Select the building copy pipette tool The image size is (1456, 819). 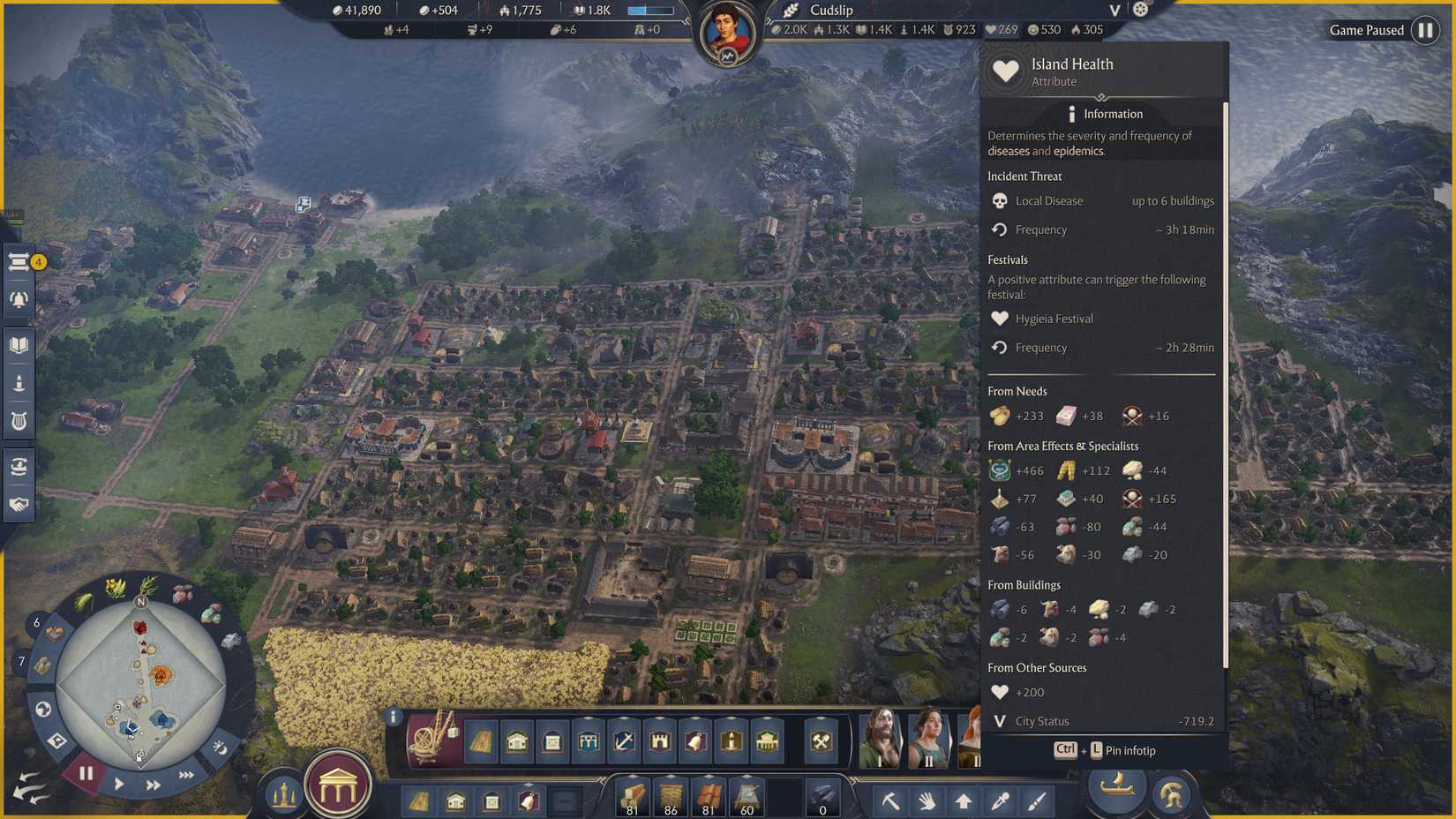(x=1002, y=801)
